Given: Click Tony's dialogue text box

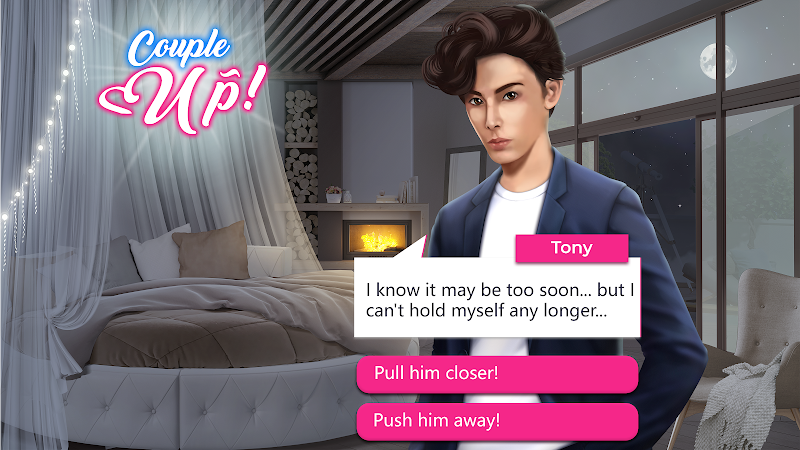Looking at the screenshot, I should [497, 300].
